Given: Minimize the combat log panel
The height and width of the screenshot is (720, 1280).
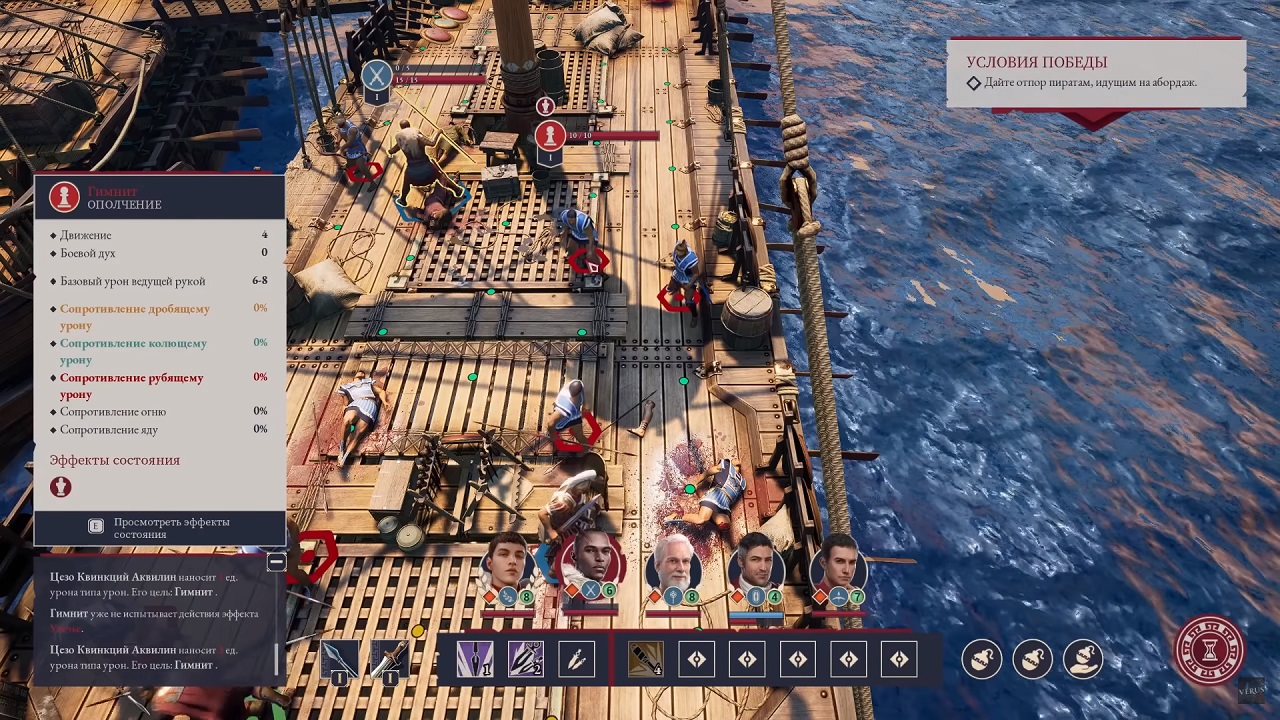Looking at the screenshot, I should [276, 562].
